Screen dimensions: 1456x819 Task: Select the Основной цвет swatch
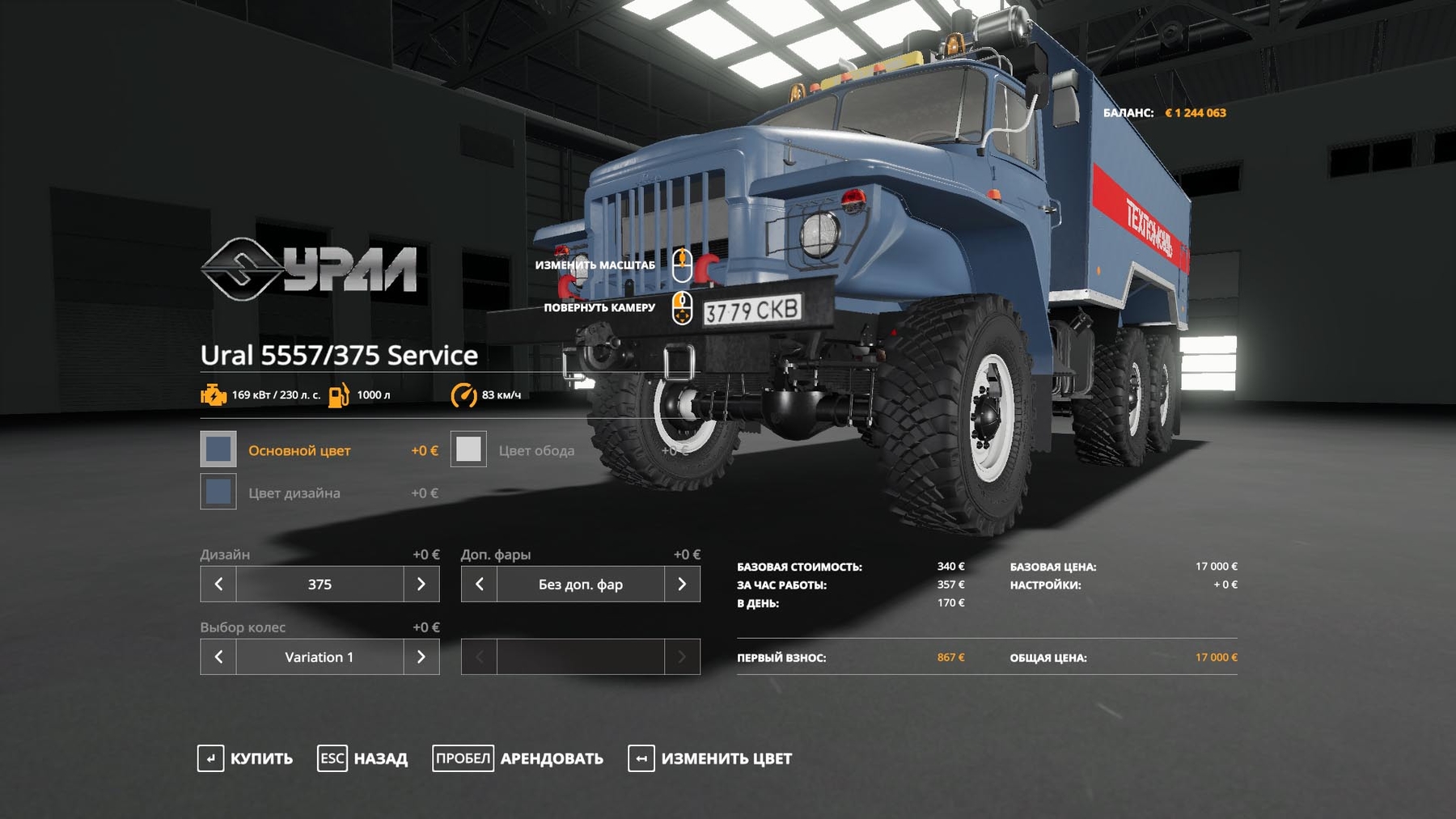tap(218, 450)
